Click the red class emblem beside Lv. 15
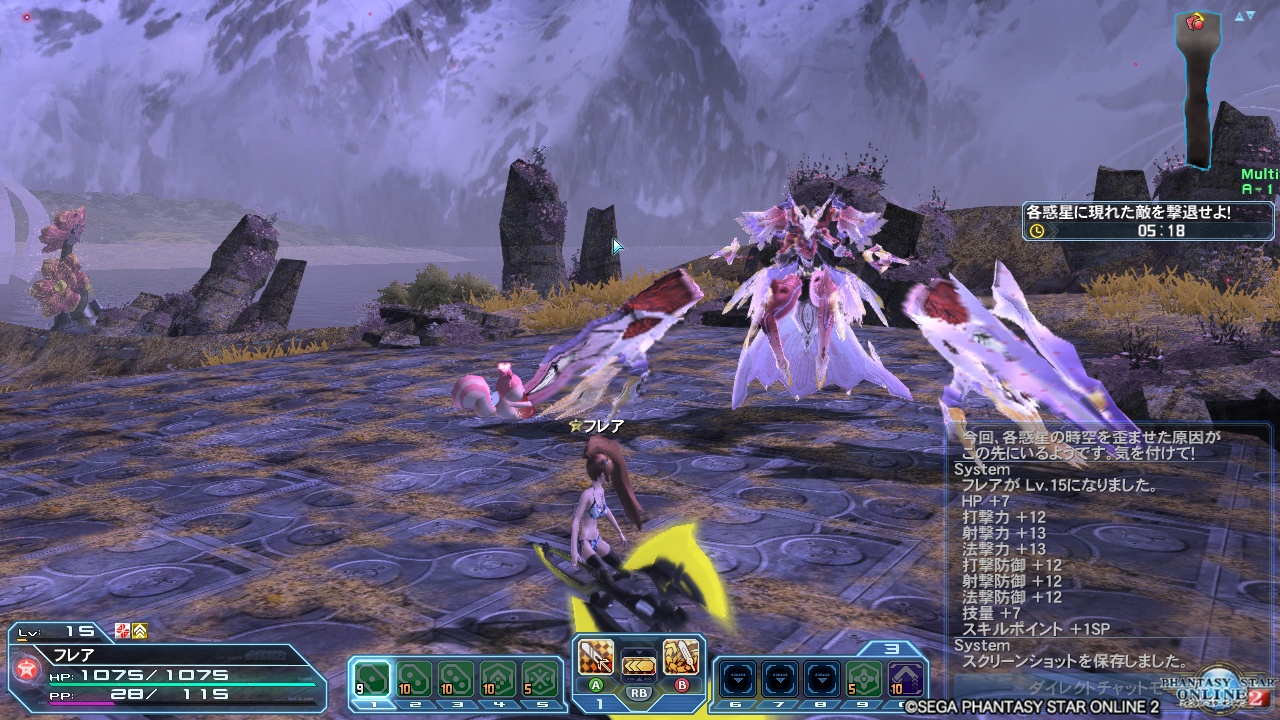The height and width of the screenshot is (720, 1280). (x=121, y=631)
